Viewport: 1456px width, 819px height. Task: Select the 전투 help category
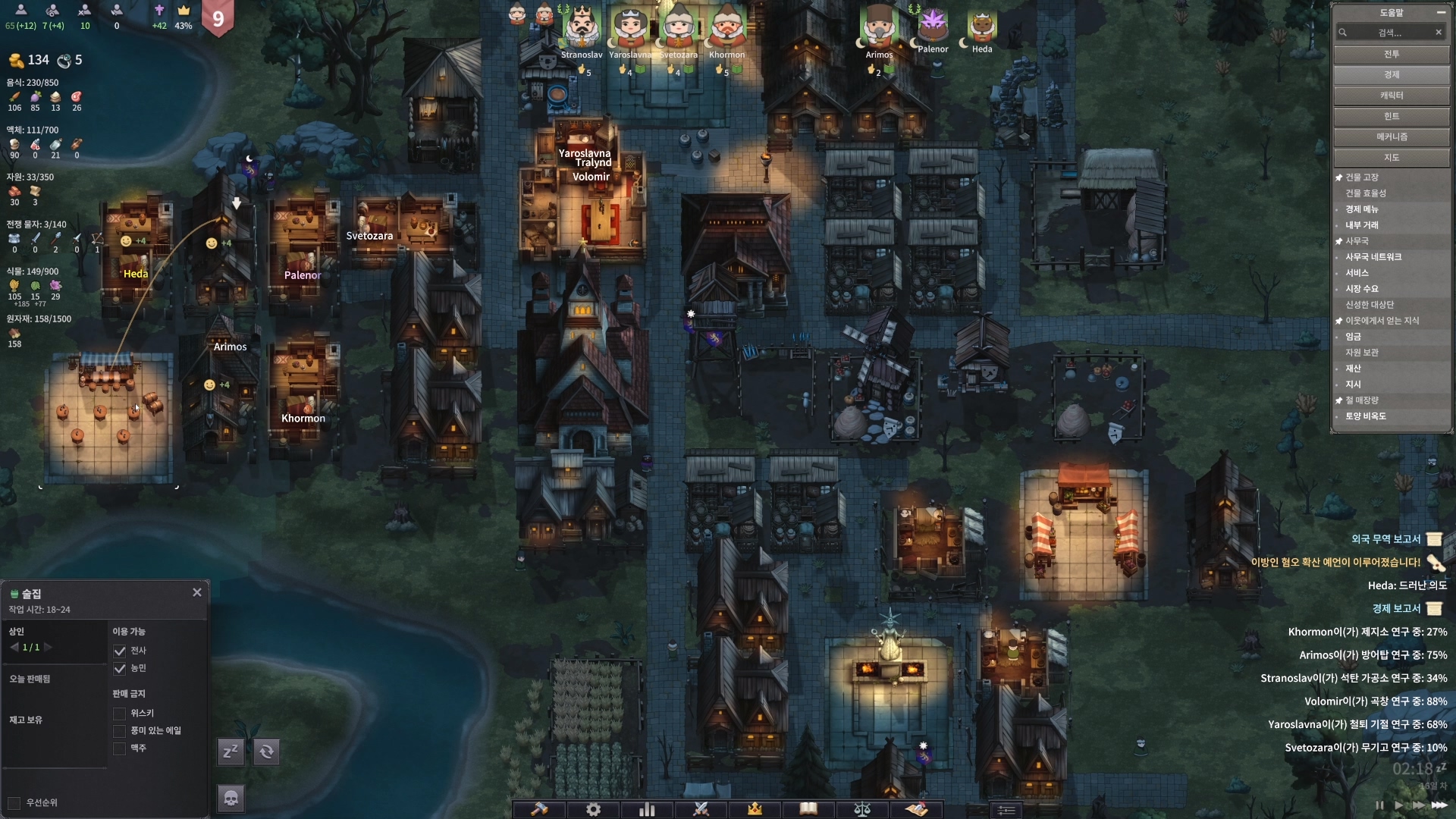pyautogui.click(x=1391, y=55)
